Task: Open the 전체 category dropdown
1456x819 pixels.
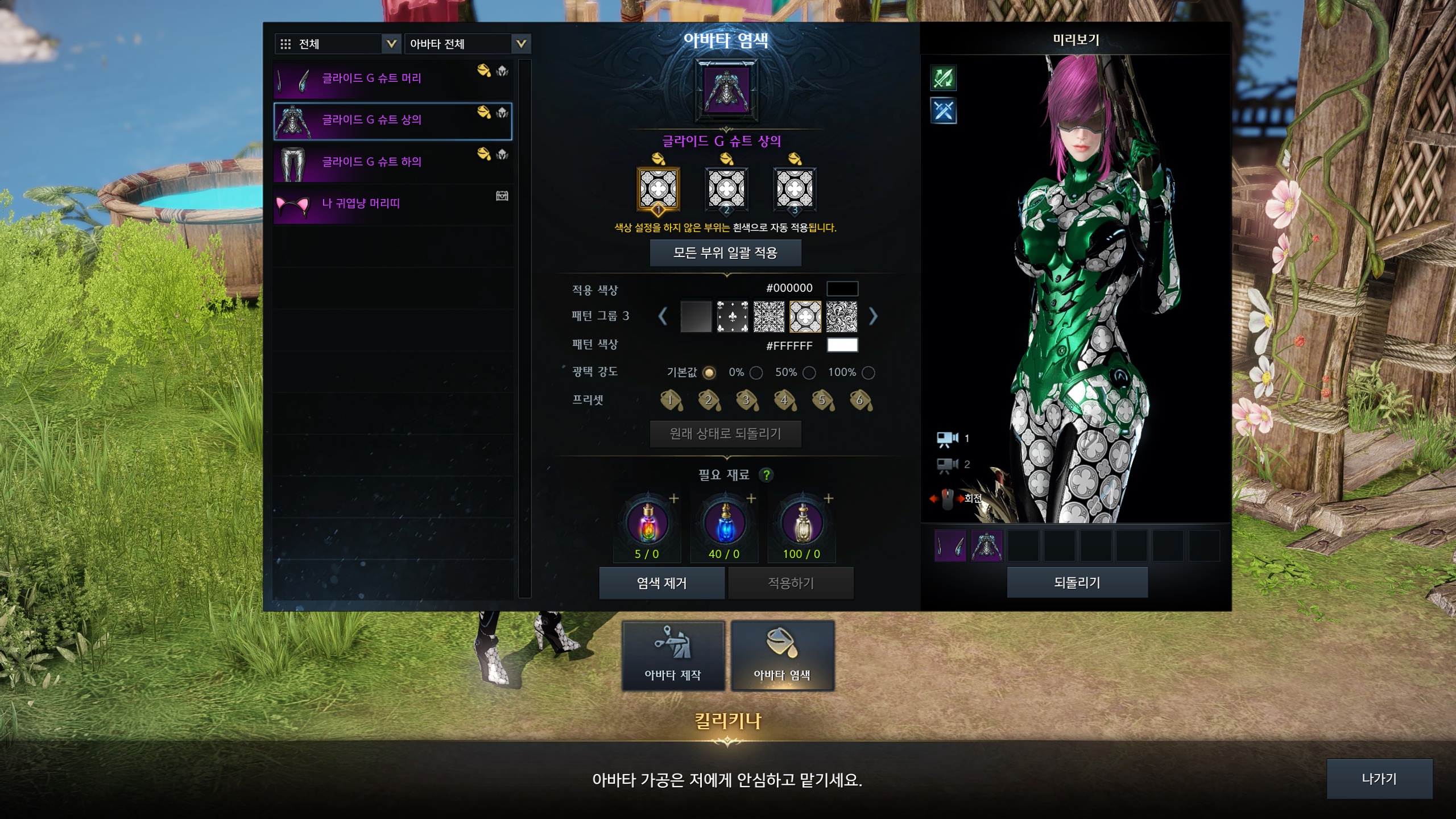Action: click(x=337, y=44)
